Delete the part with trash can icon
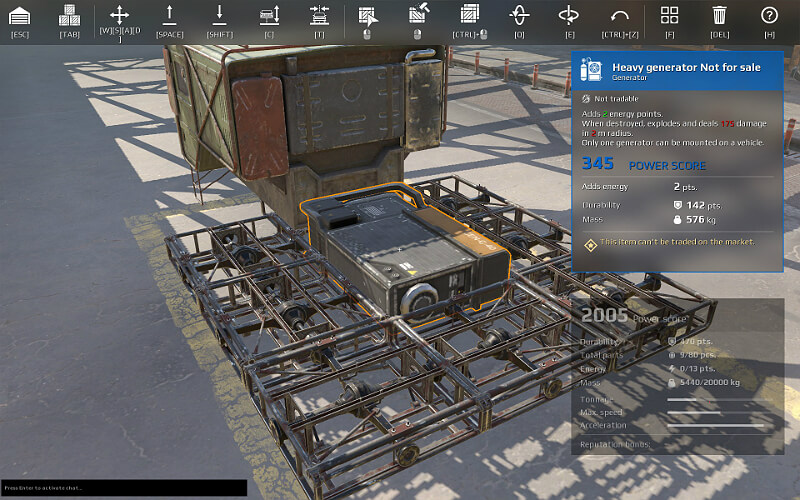800x500 pixels. 719,15
